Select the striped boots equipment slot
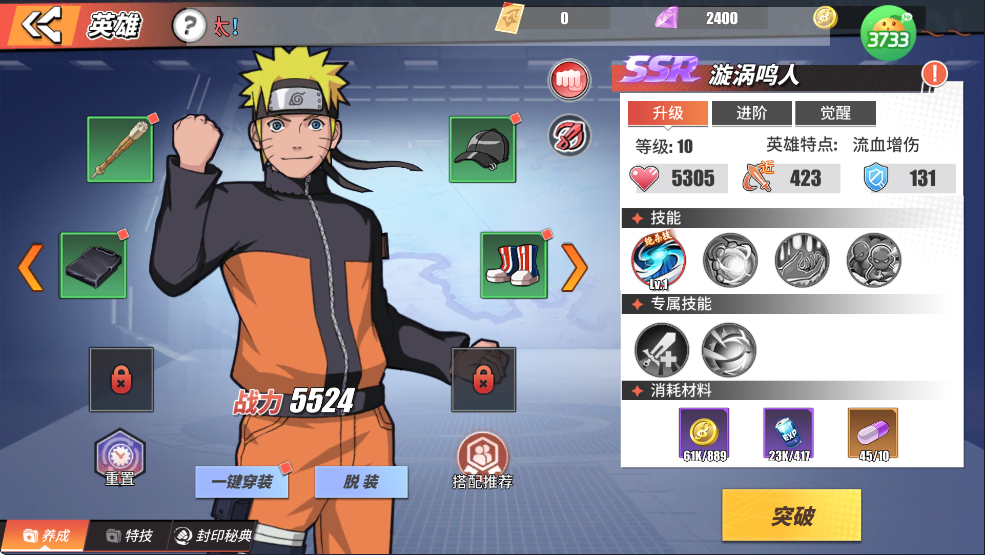Viewport: 985px width, 555px height. (513, 265)
